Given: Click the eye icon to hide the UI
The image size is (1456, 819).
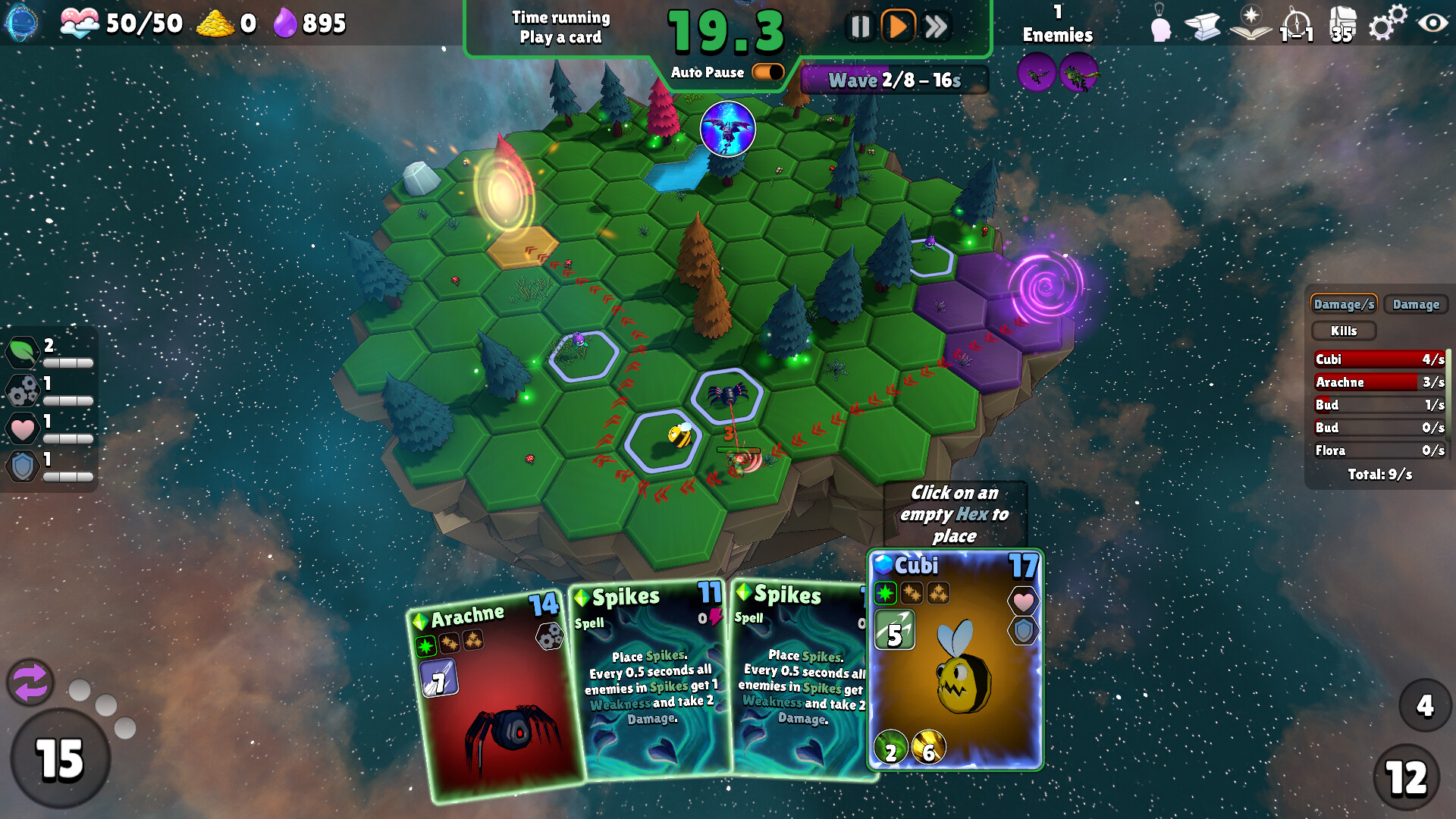Looking at the screenshot, I should tap(1432, 24).
